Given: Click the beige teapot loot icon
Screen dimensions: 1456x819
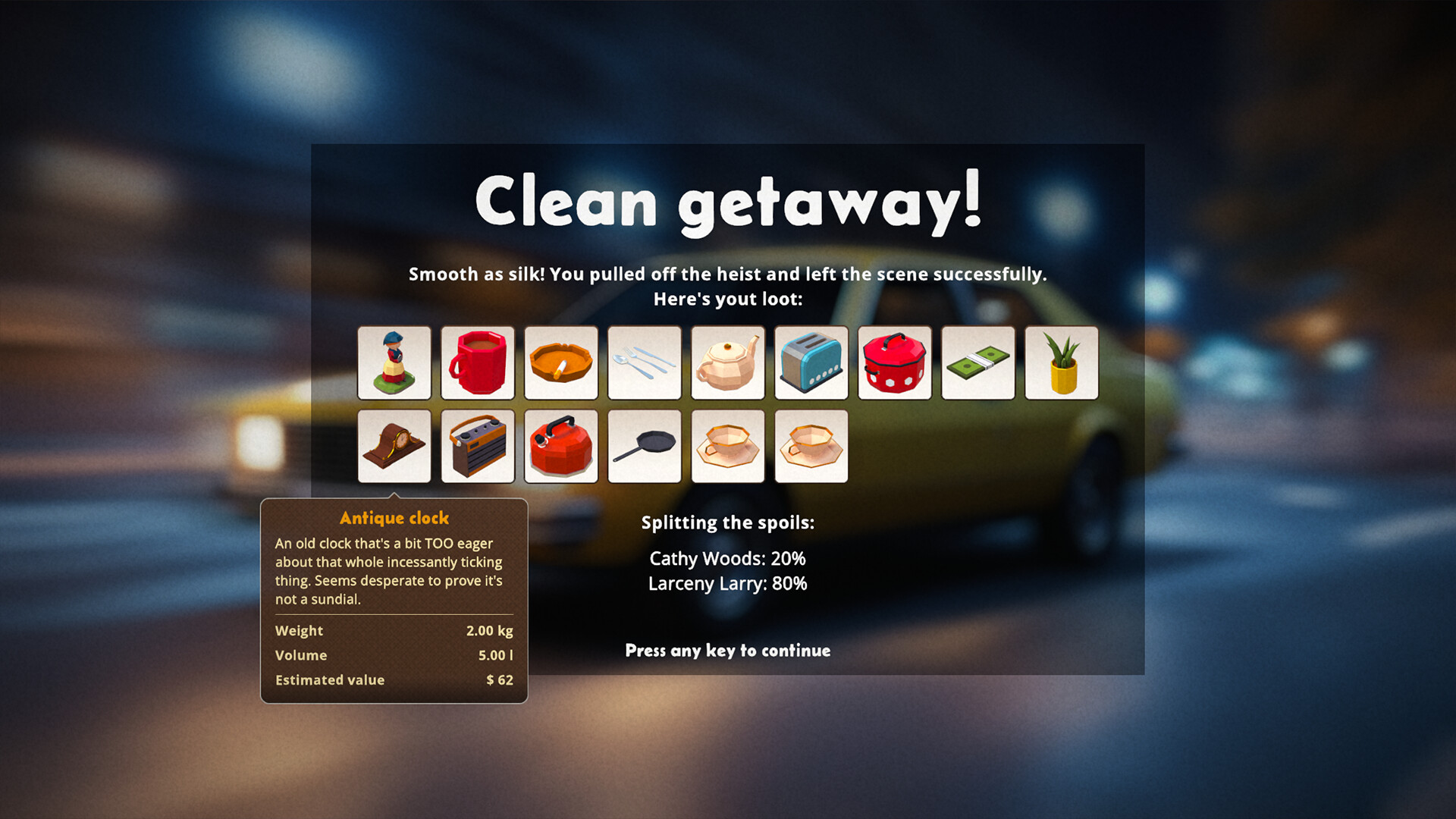Looking at the screenshot, I should point(728,363).
